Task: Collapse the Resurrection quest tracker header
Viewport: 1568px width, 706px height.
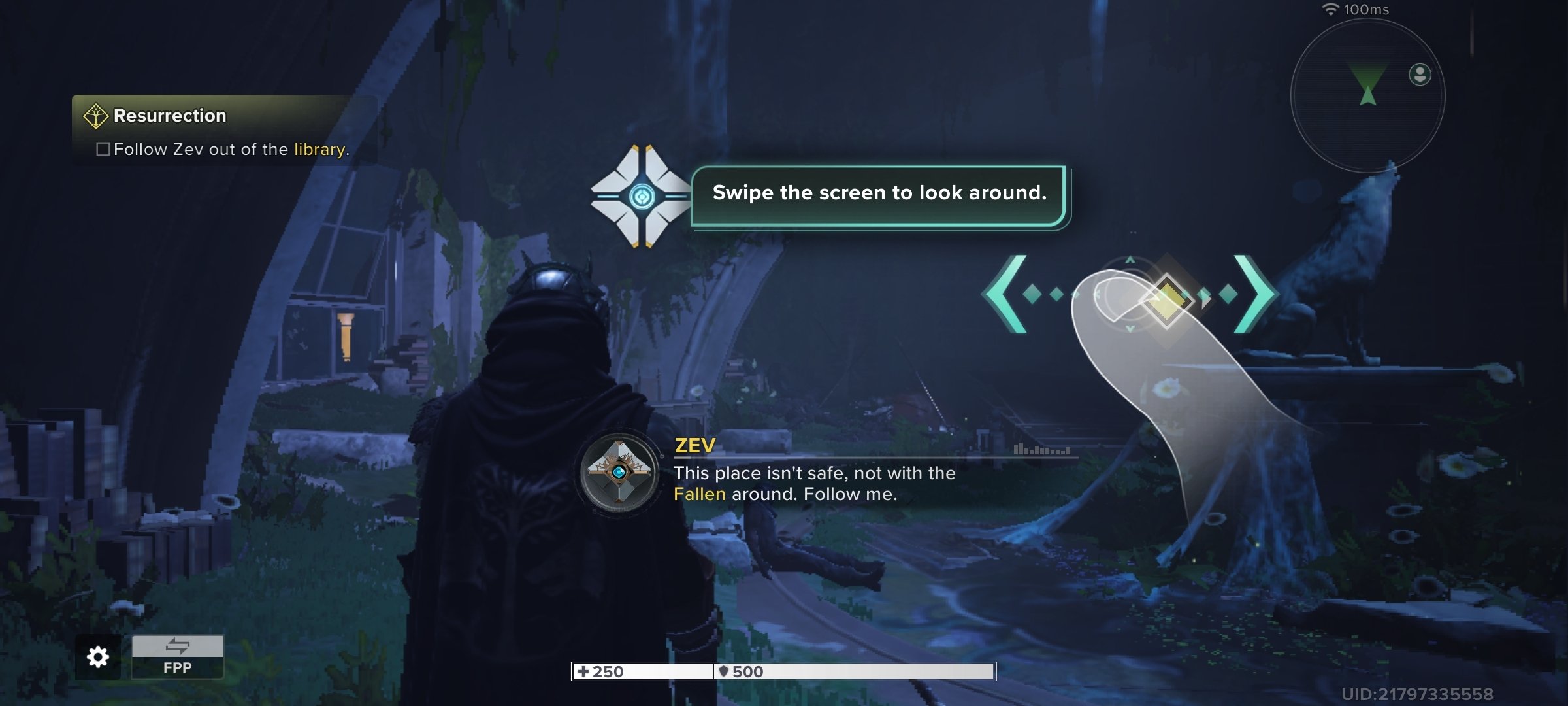Action: click(x=169, y=115)
